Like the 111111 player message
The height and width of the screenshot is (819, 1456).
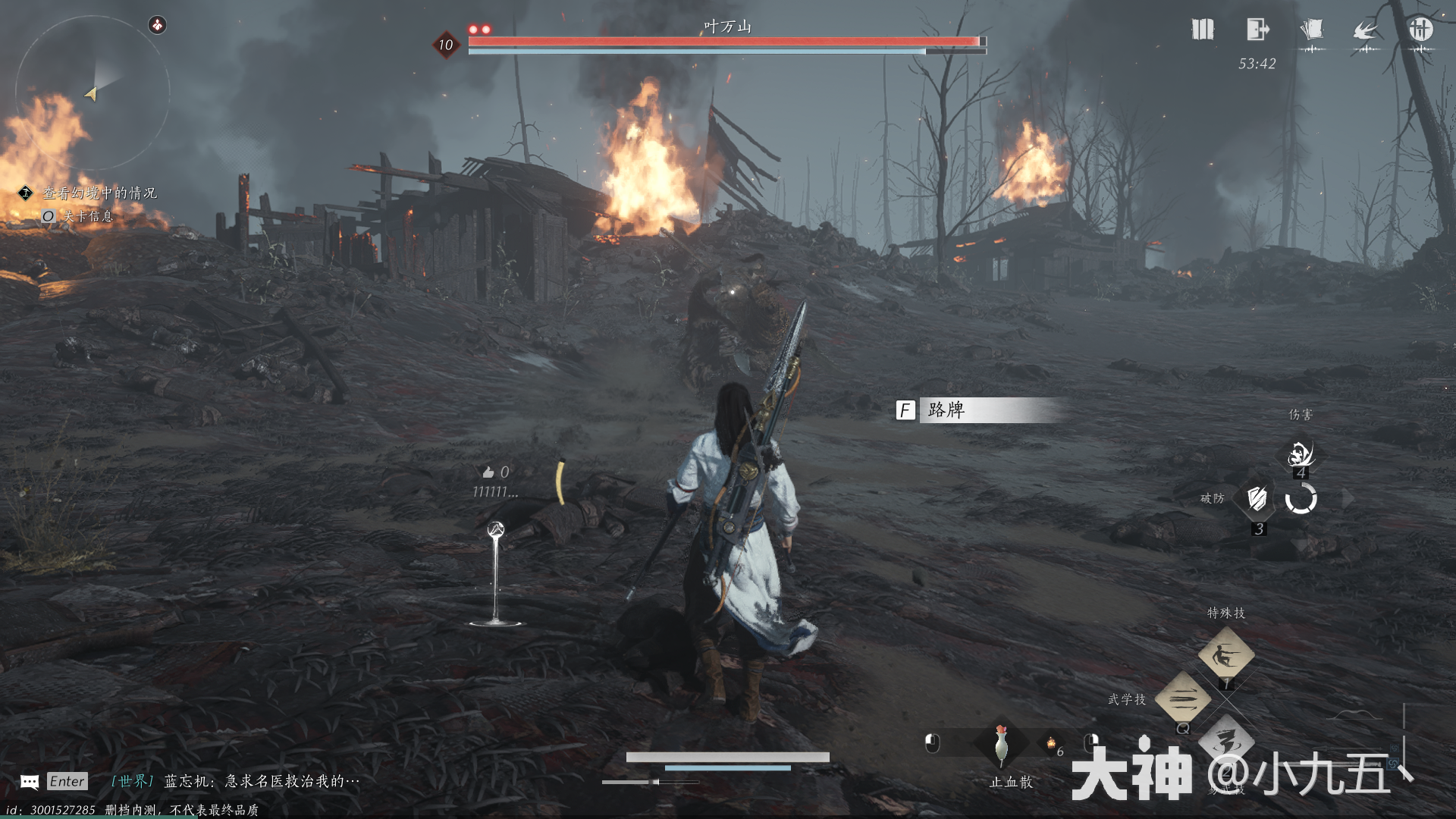click(488, 472)
